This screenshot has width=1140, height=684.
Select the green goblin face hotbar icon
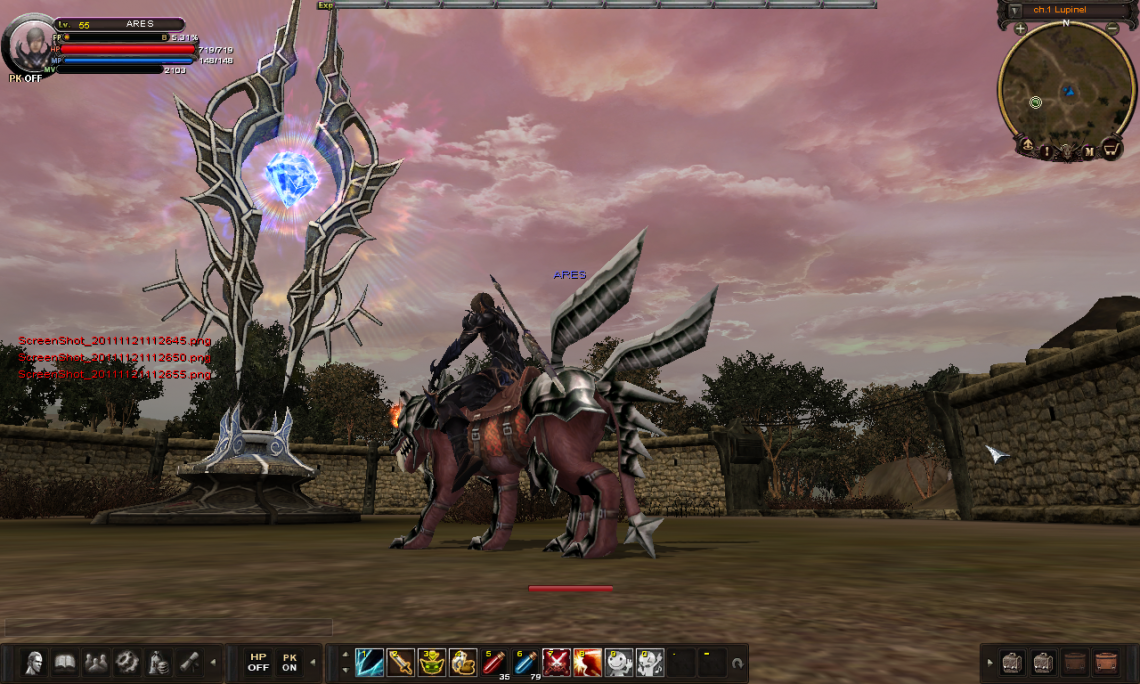(431, 662)
